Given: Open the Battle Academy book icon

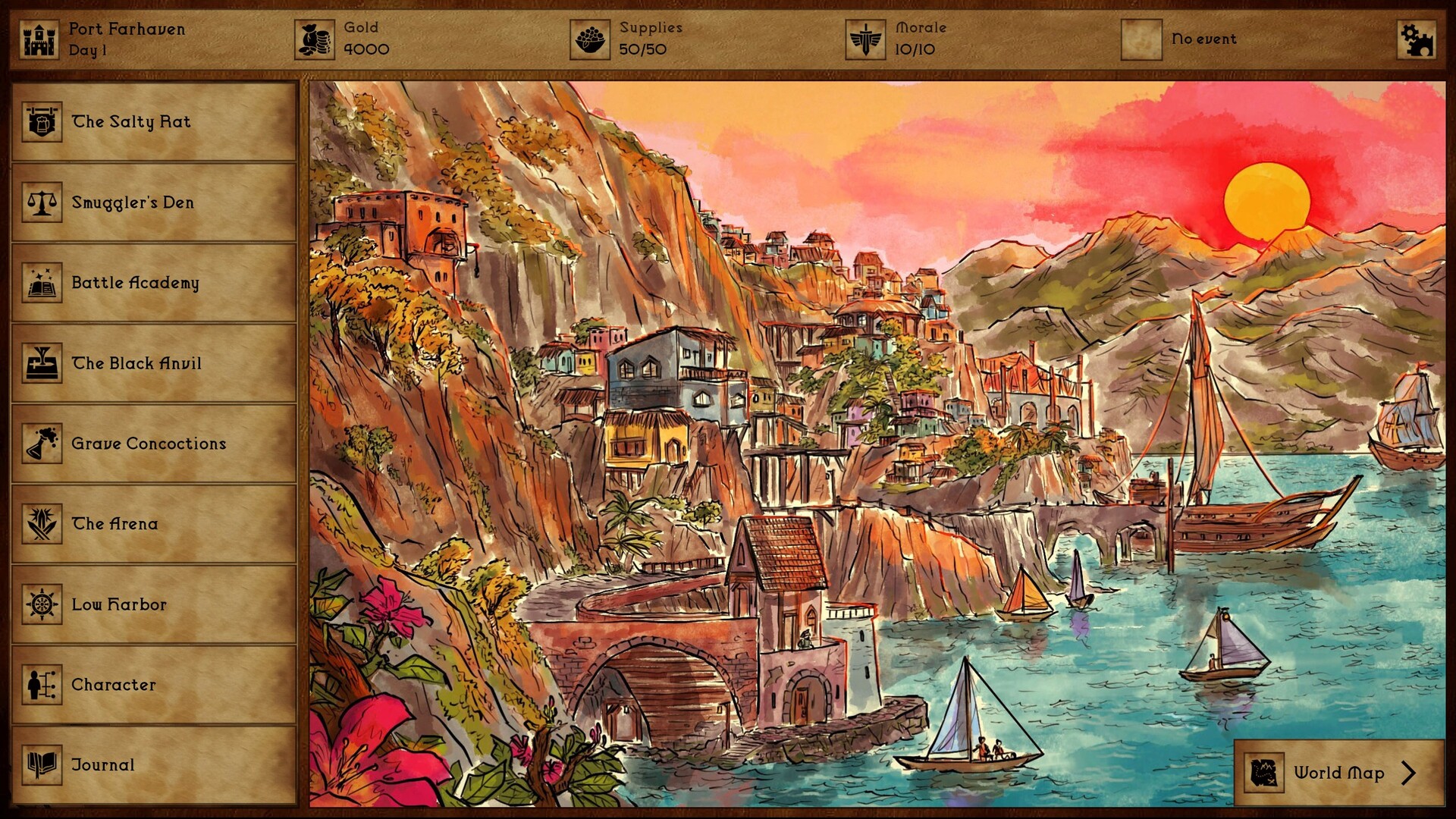Looking at the screenshot, I should pos(42,282).
